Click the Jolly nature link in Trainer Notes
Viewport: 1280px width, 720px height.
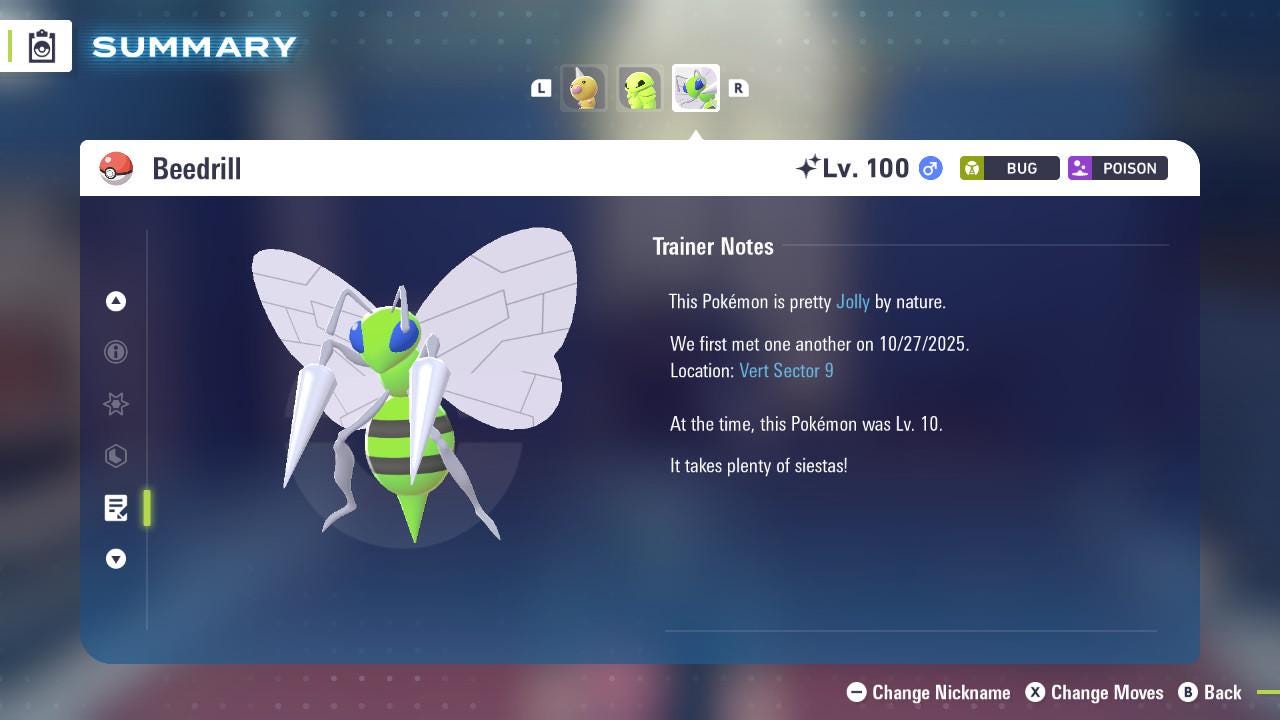coord(852,301)
